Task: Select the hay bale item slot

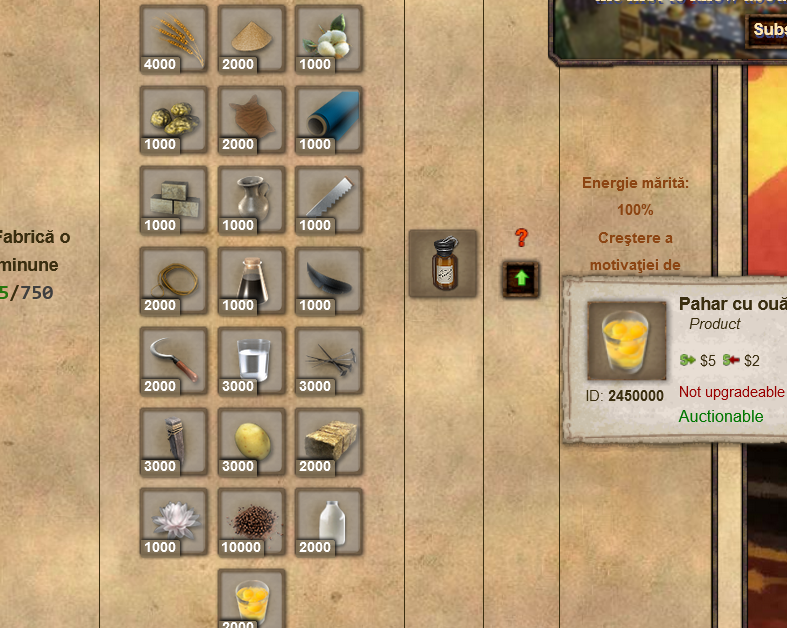Action: [x=329, y=441]
